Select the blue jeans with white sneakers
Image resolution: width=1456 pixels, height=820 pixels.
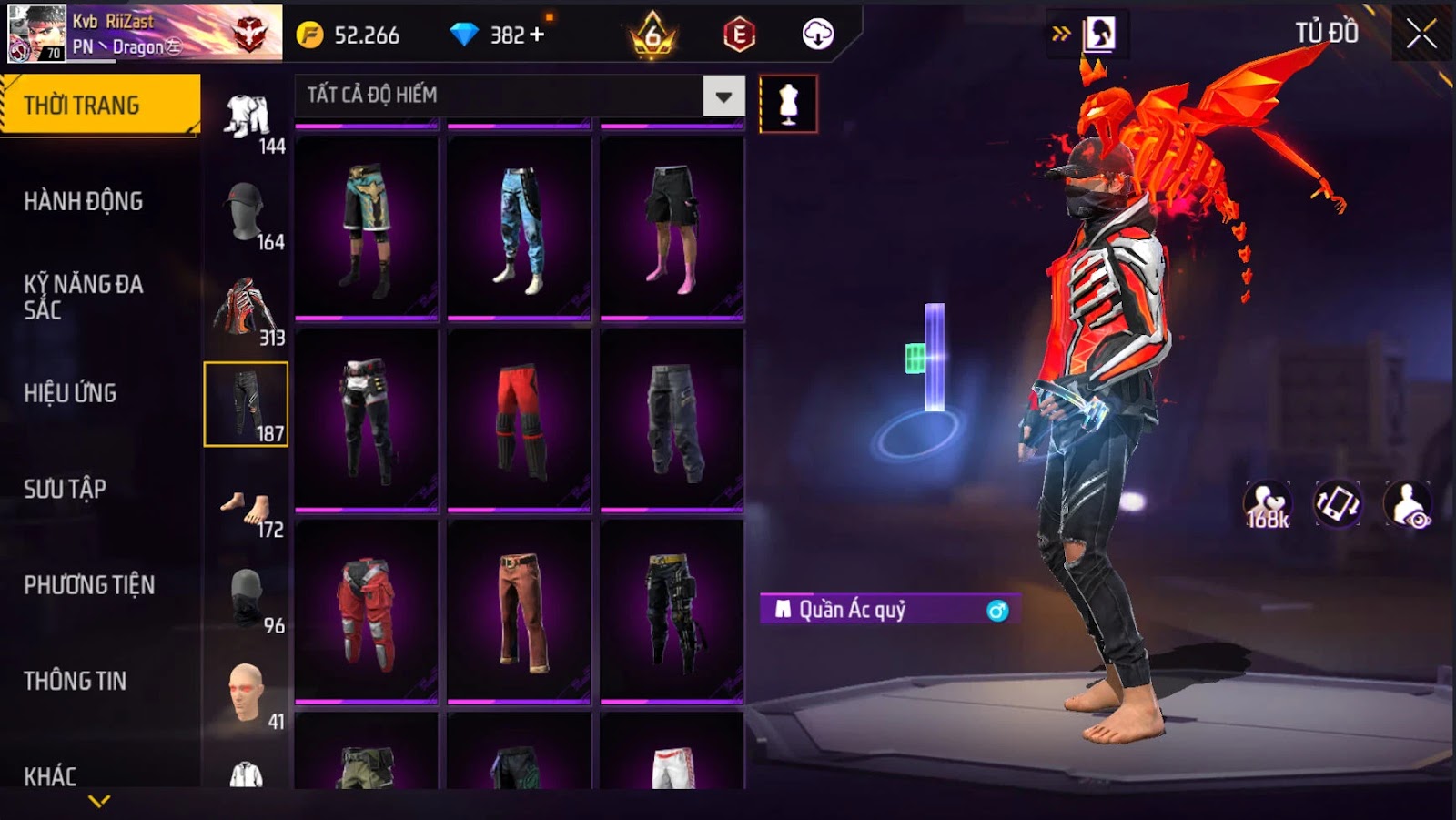click(x=519, y=228)
